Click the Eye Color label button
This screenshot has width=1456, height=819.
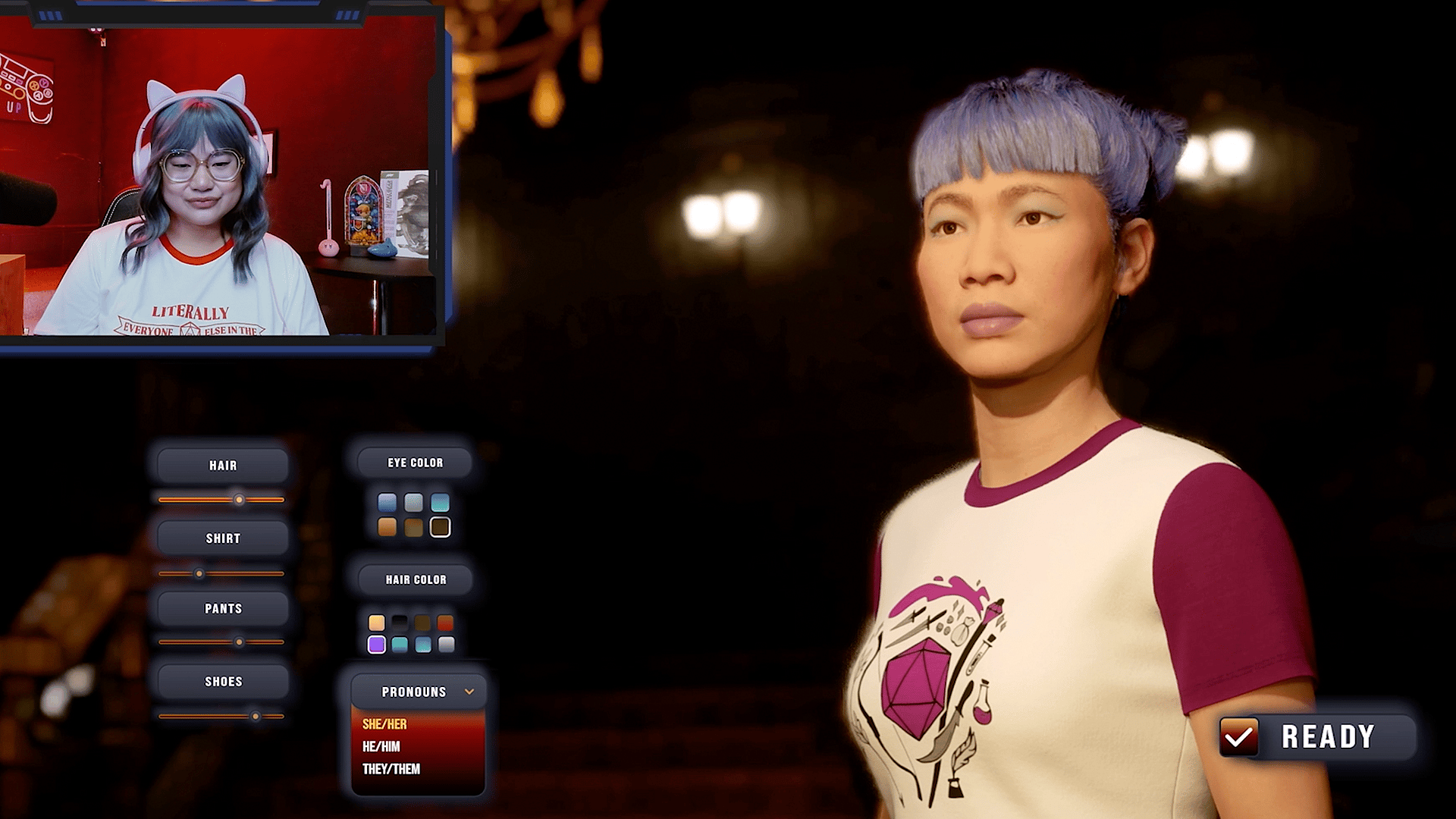[x=415, y=463]
